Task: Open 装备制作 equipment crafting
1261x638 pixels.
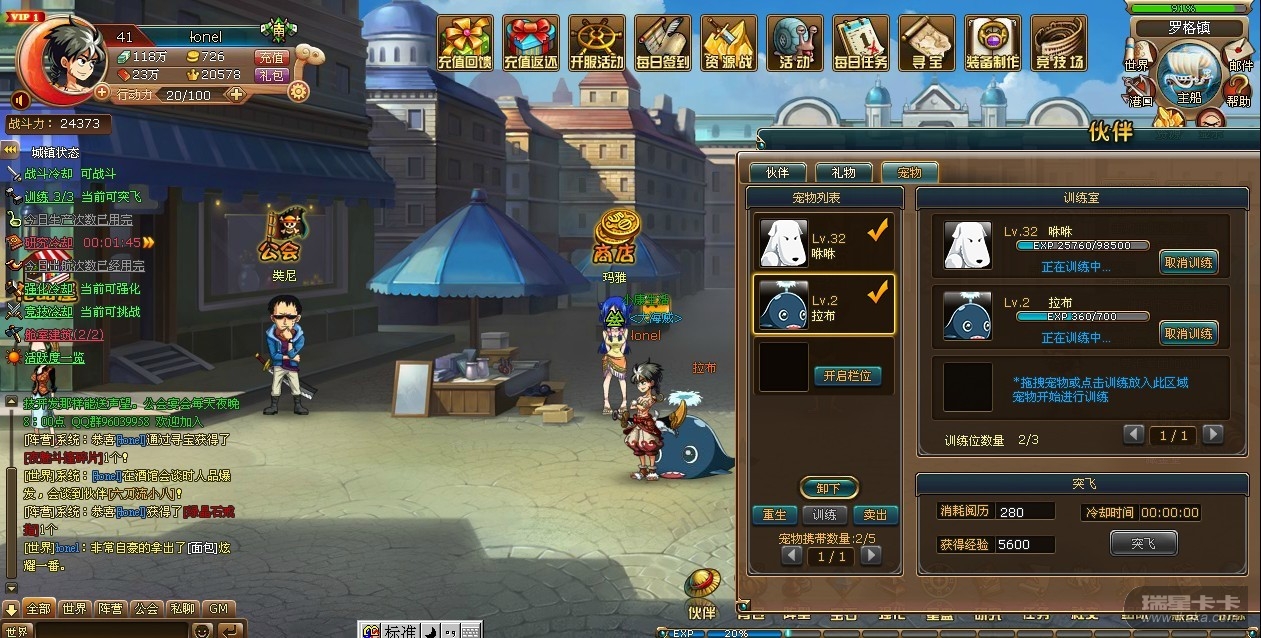Action: 992,43
